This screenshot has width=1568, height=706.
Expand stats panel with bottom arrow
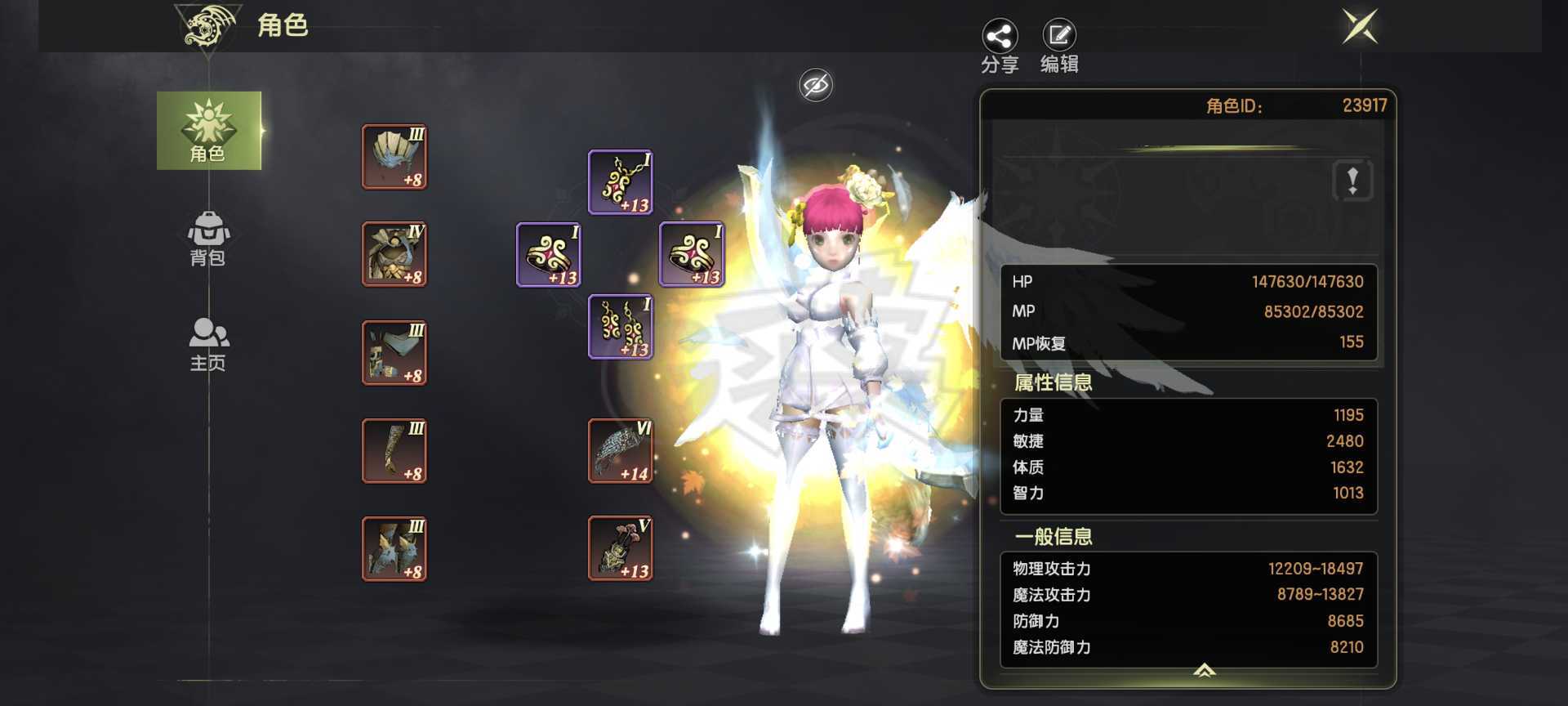pyautogui.click(x=1205, y=671)
